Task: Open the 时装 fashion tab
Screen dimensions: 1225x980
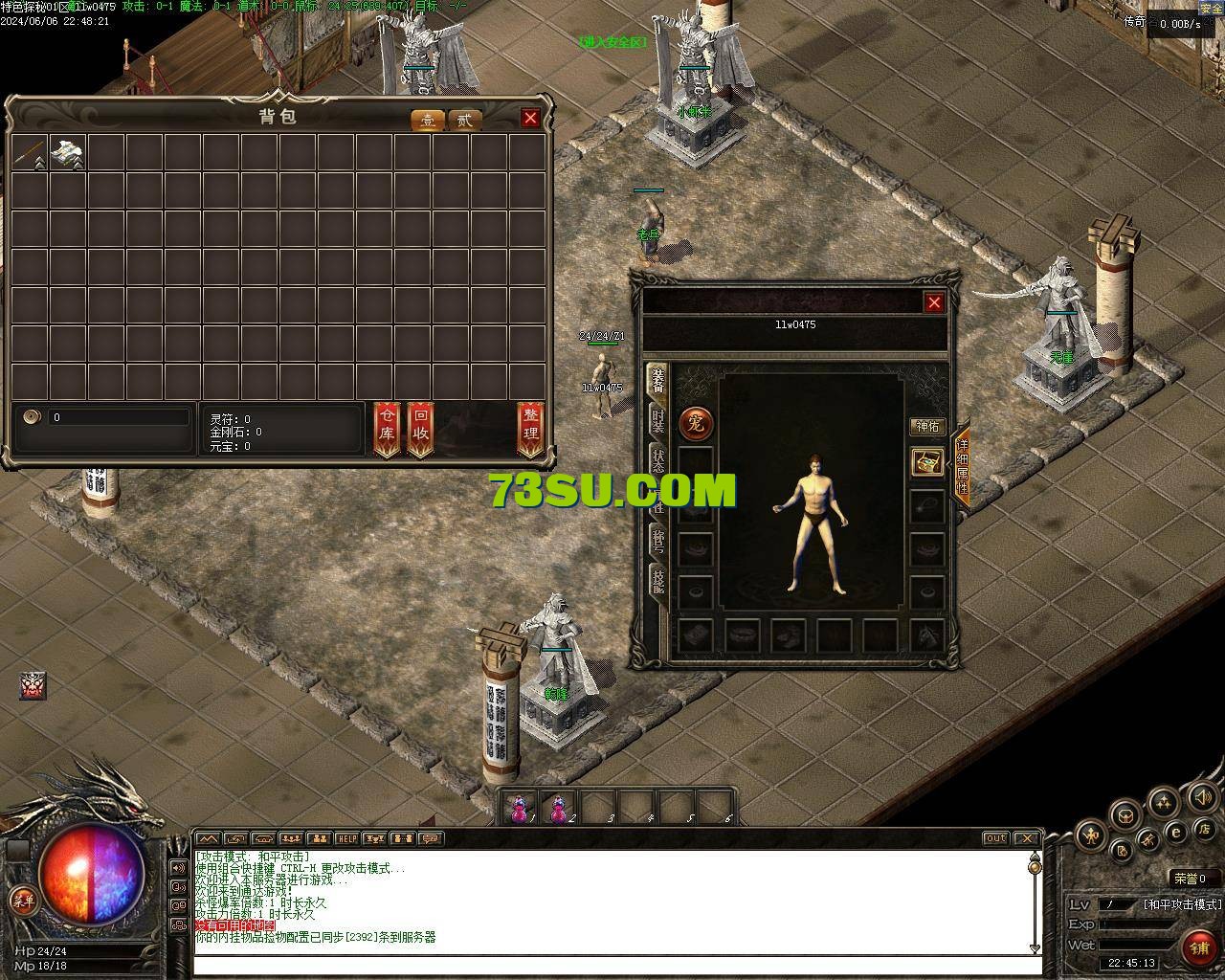Action: [x=657, y=422]
